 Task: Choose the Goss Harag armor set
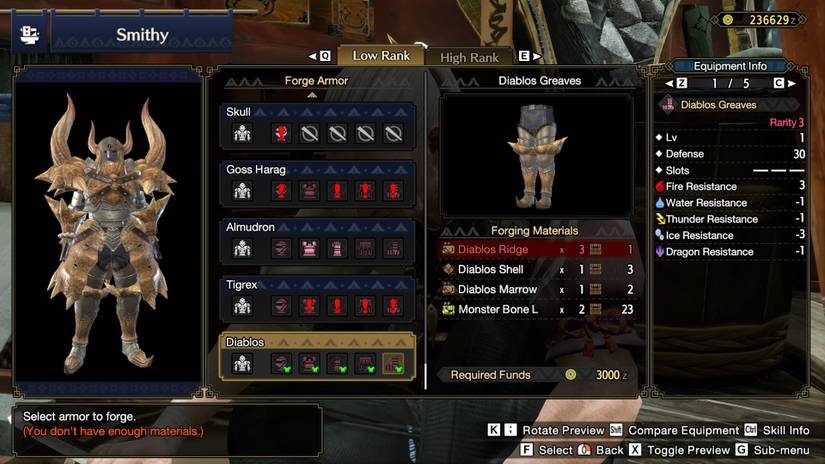coord(318,183)
